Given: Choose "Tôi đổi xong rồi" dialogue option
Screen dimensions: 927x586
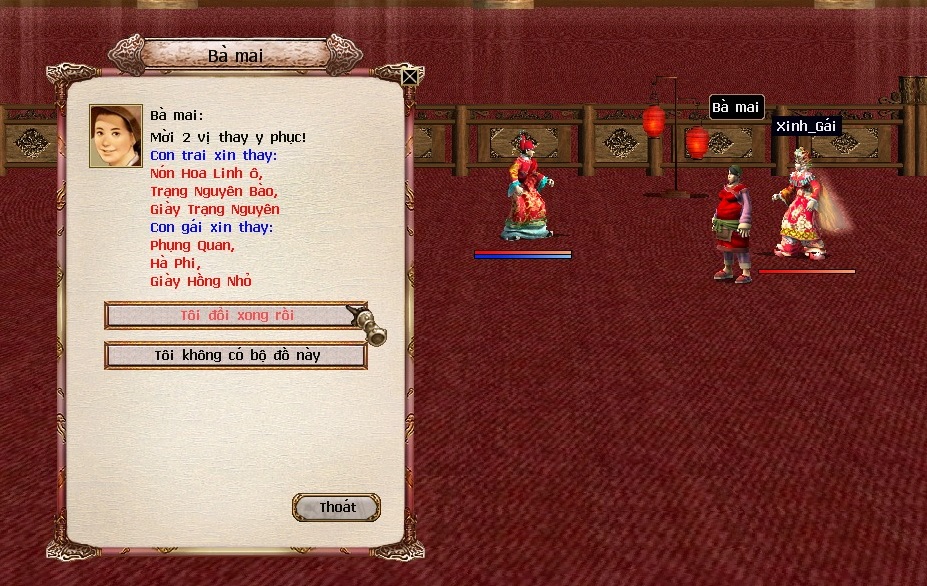Looking at the screenshot, I should pyautogui.click(x=236, y=315).
